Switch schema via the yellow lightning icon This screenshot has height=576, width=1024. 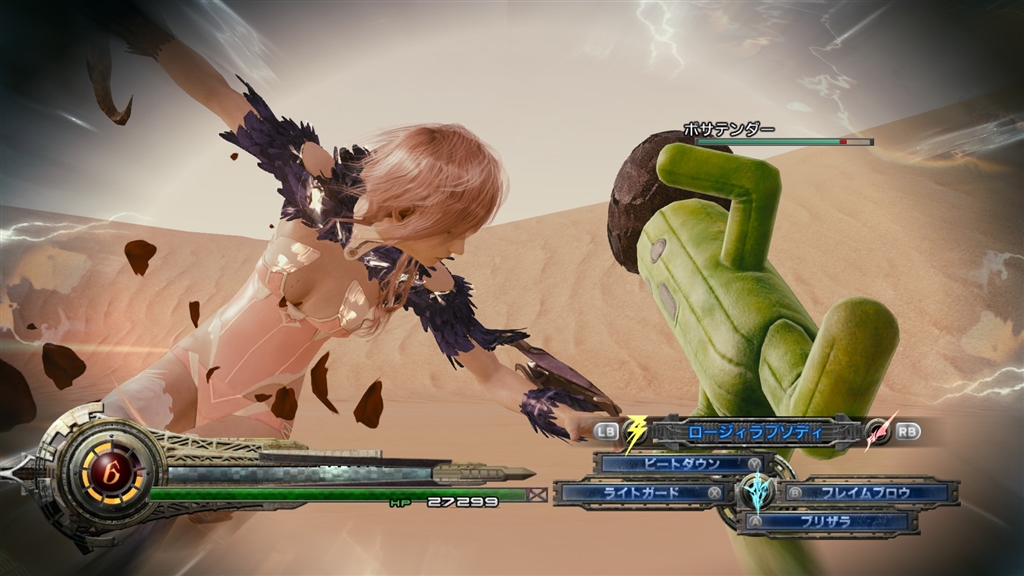click(635, 433)
